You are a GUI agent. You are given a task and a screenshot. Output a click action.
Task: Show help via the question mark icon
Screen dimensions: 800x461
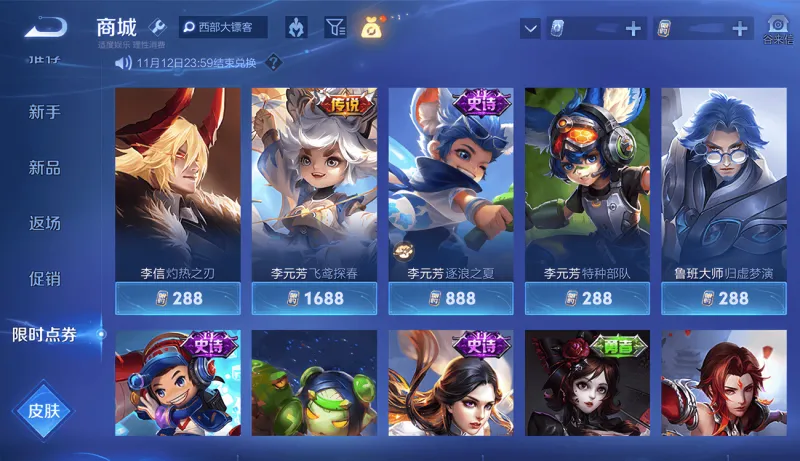(x=273, y=63)
